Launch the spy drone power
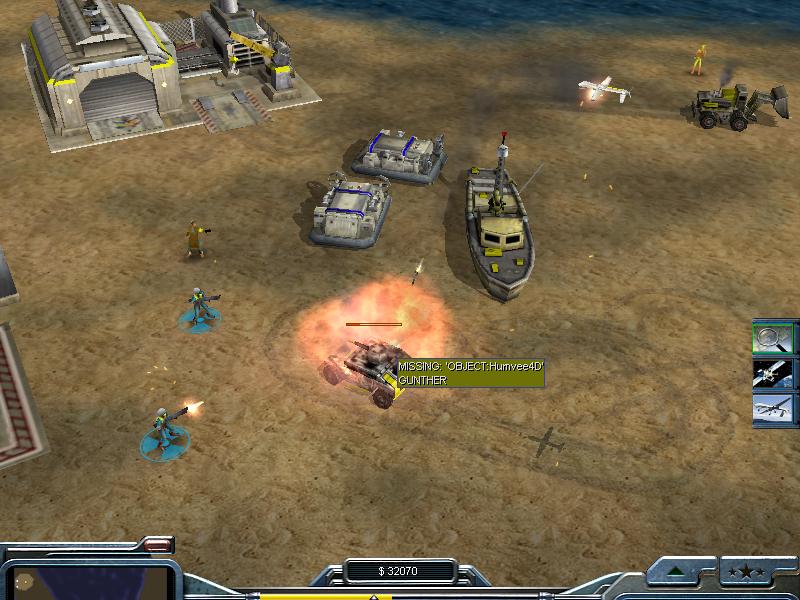The width and height of the screenshot is (800, 600). tap(773, 408)
